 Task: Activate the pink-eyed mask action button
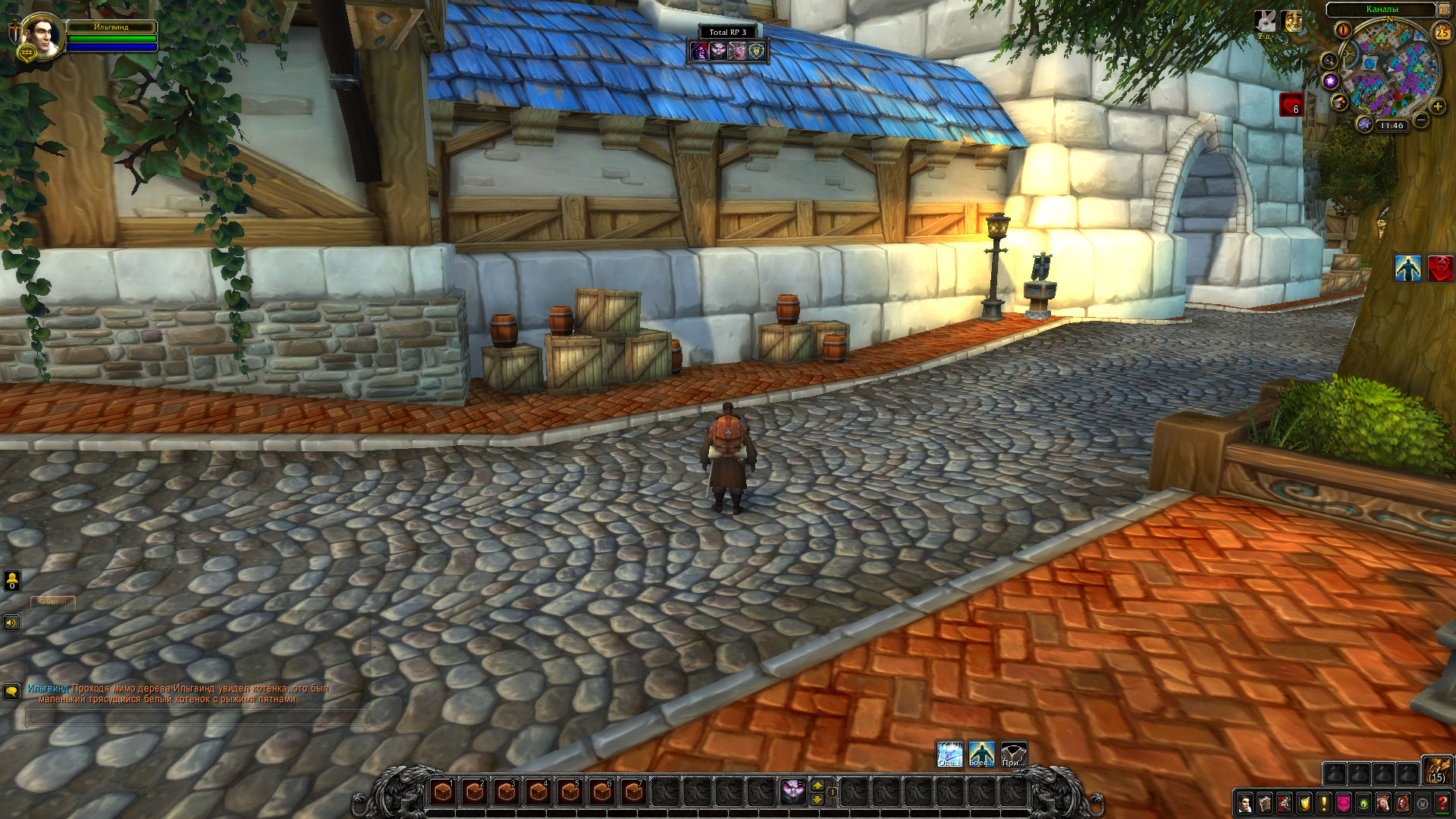[792, 792]
